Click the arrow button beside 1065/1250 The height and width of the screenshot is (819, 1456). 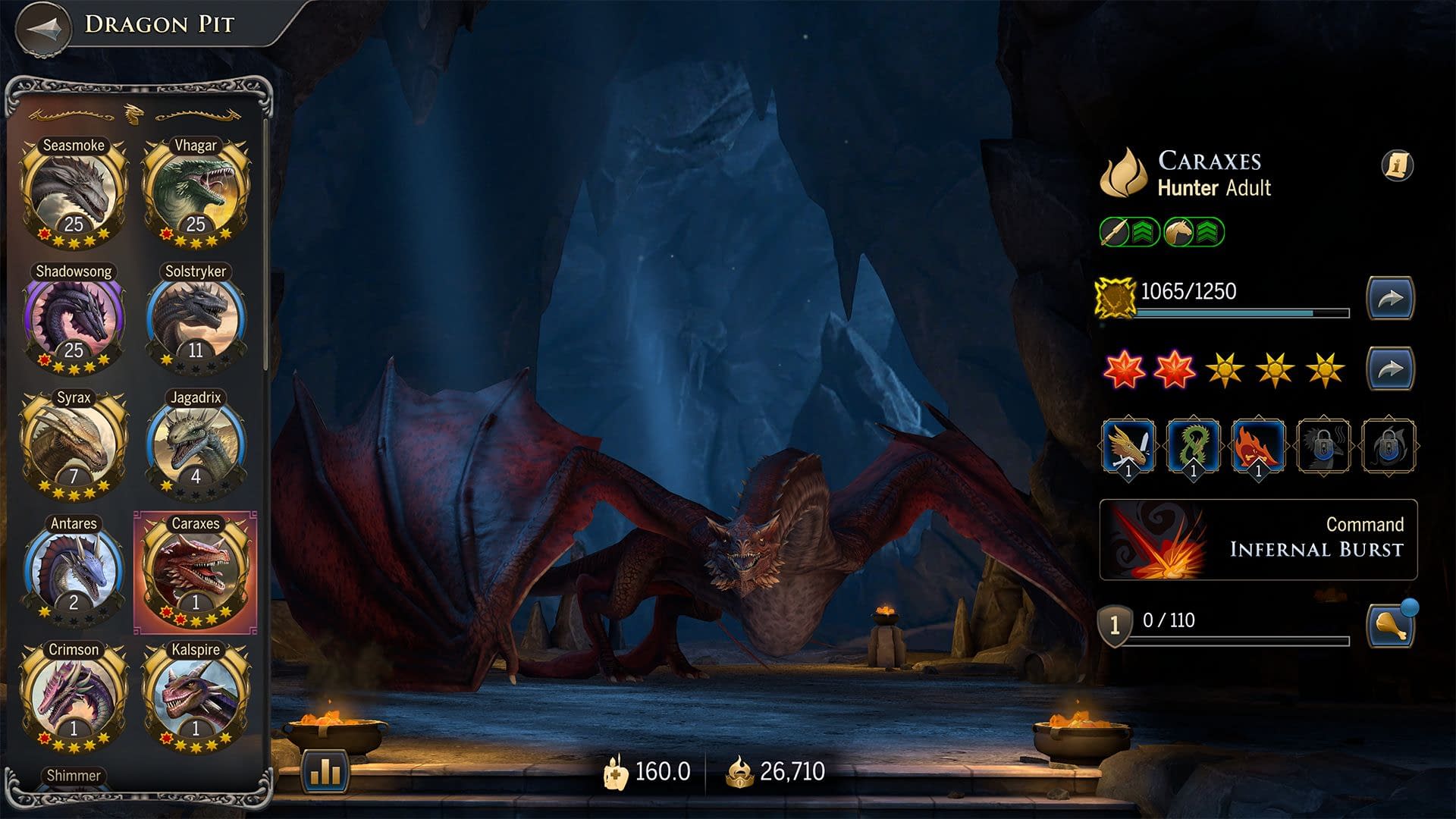[1390, 298]
